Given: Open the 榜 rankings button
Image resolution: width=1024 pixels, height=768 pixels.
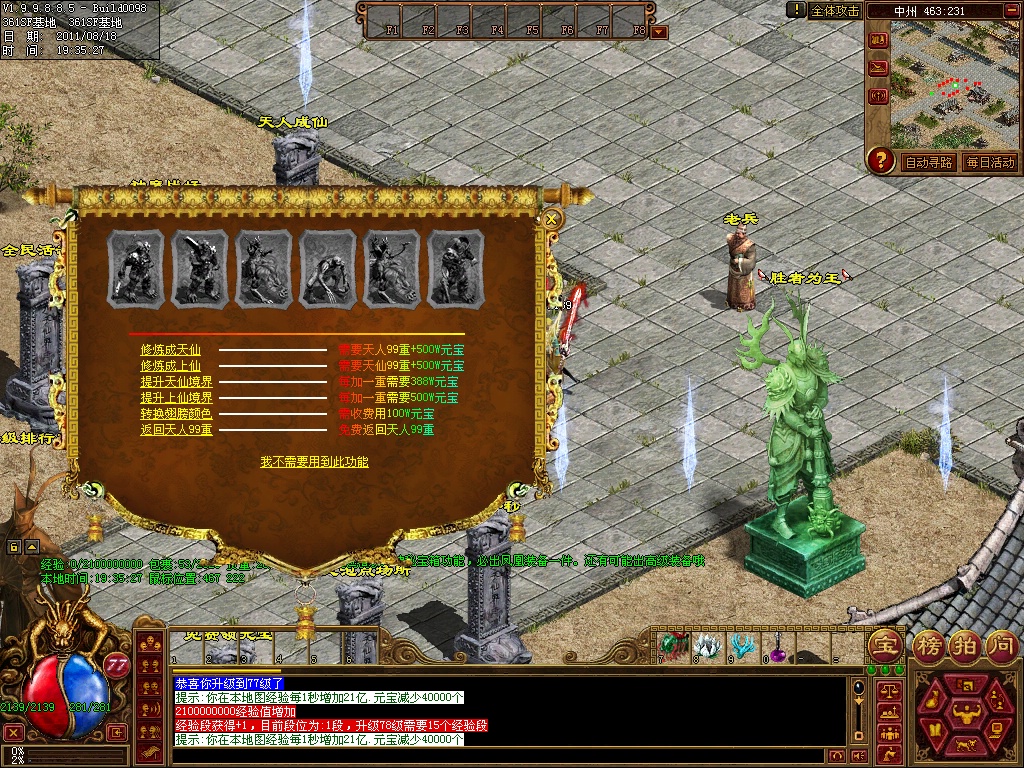Looking at the screenshot, I should pyautogui.click(x=927, y=643).
